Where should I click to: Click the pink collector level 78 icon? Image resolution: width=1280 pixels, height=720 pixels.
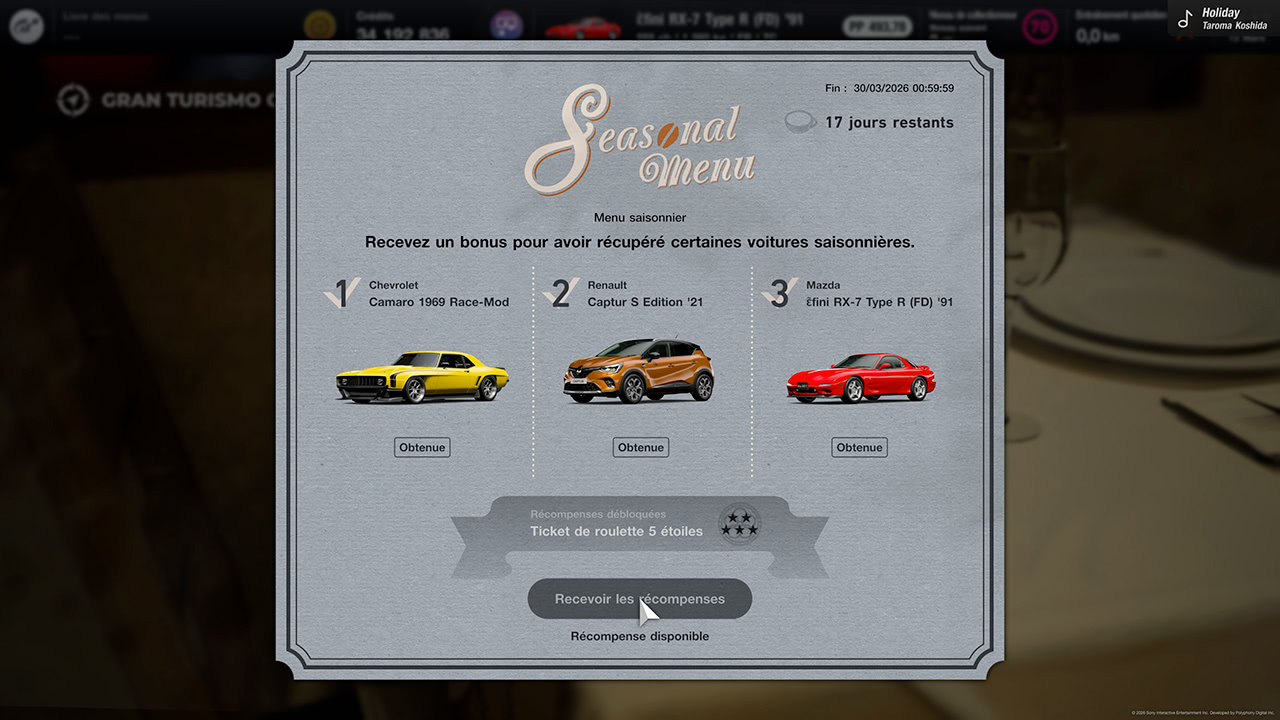1040,26
